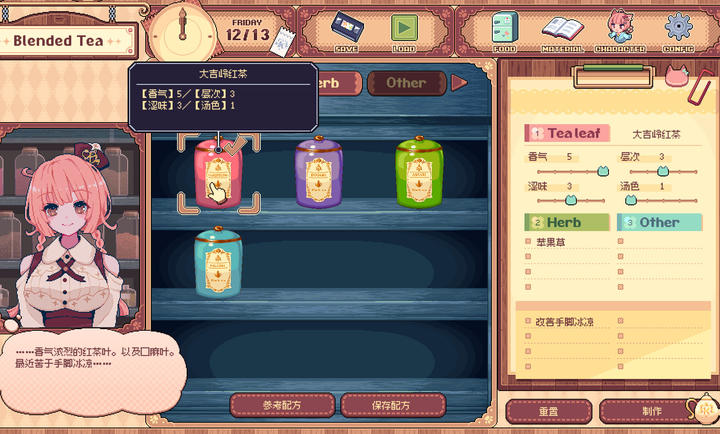The height and width of the screenshot is (434, 720).
Task: Save the game with the cassette icon
Action: (x=347, y=29)
